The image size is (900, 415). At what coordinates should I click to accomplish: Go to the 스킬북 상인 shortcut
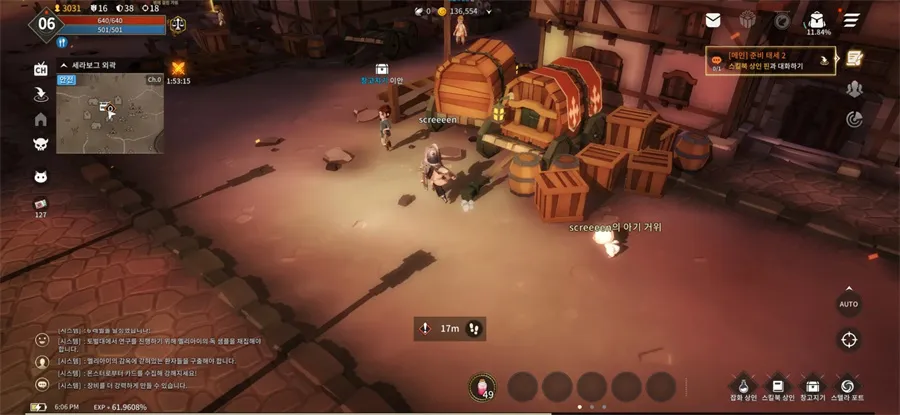coord(778,386)
